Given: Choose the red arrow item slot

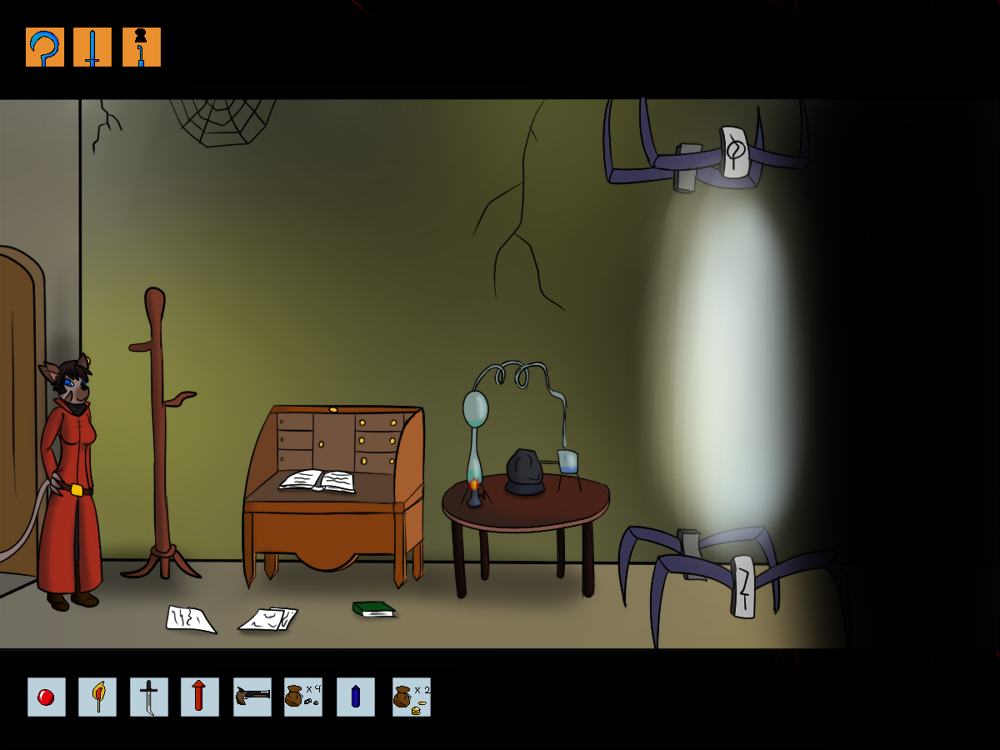Looking at the screenshot, I should pyautogui.click(x=200, y=697).
